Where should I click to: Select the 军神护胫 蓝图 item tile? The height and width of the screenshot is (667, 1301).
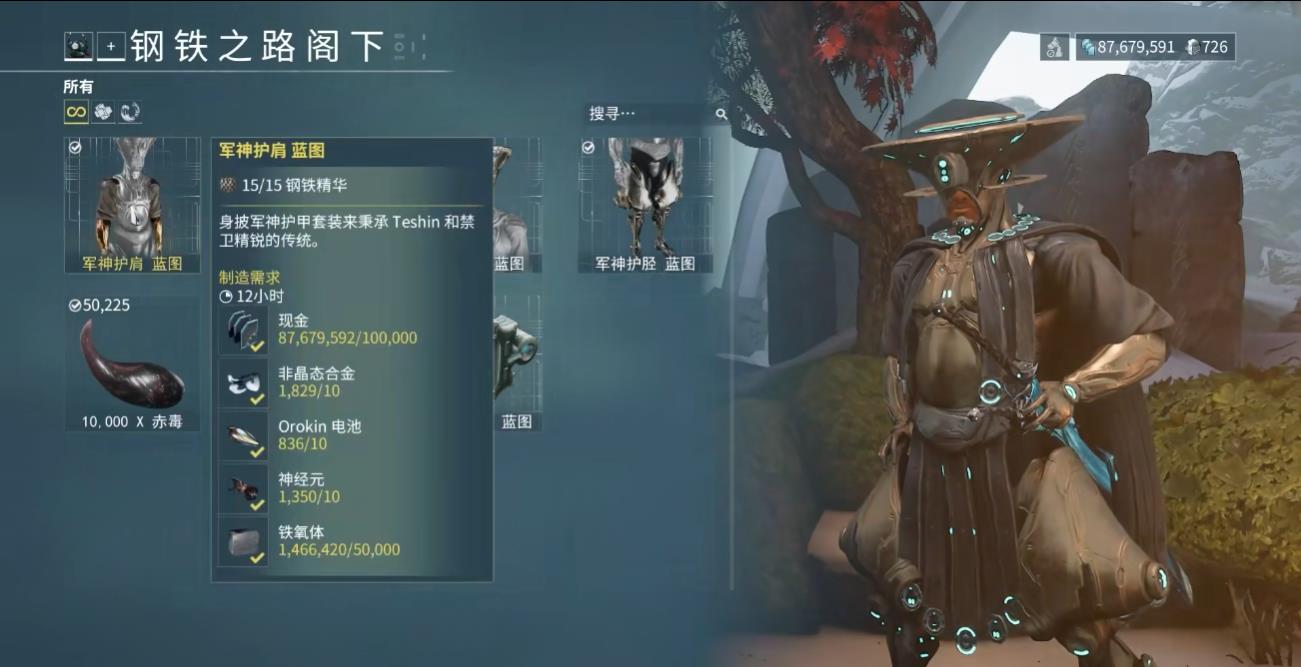(645, 205)
